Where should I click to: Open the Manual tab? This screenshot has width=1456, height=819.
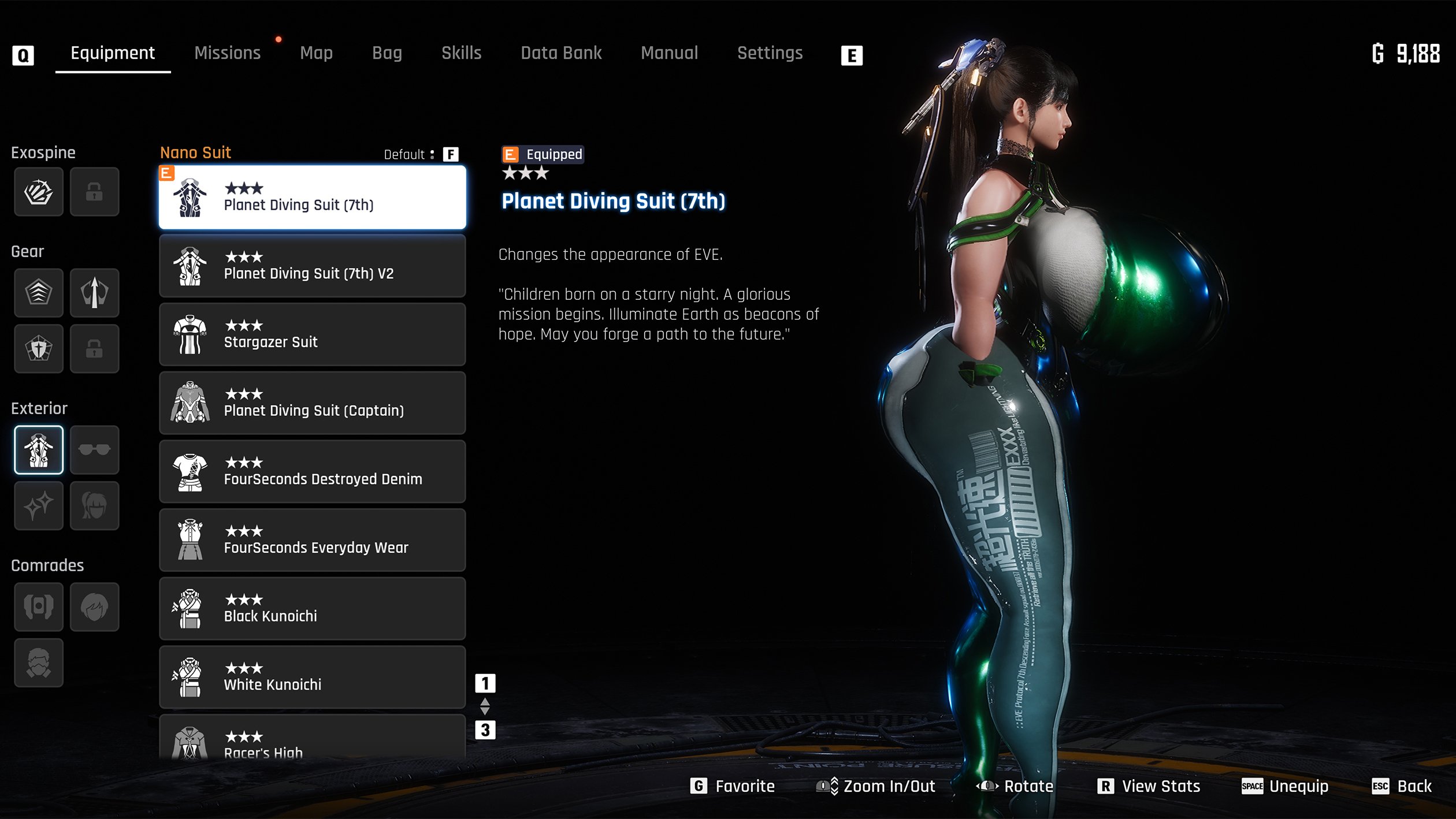pyautogui.click(x=669, y=53)
